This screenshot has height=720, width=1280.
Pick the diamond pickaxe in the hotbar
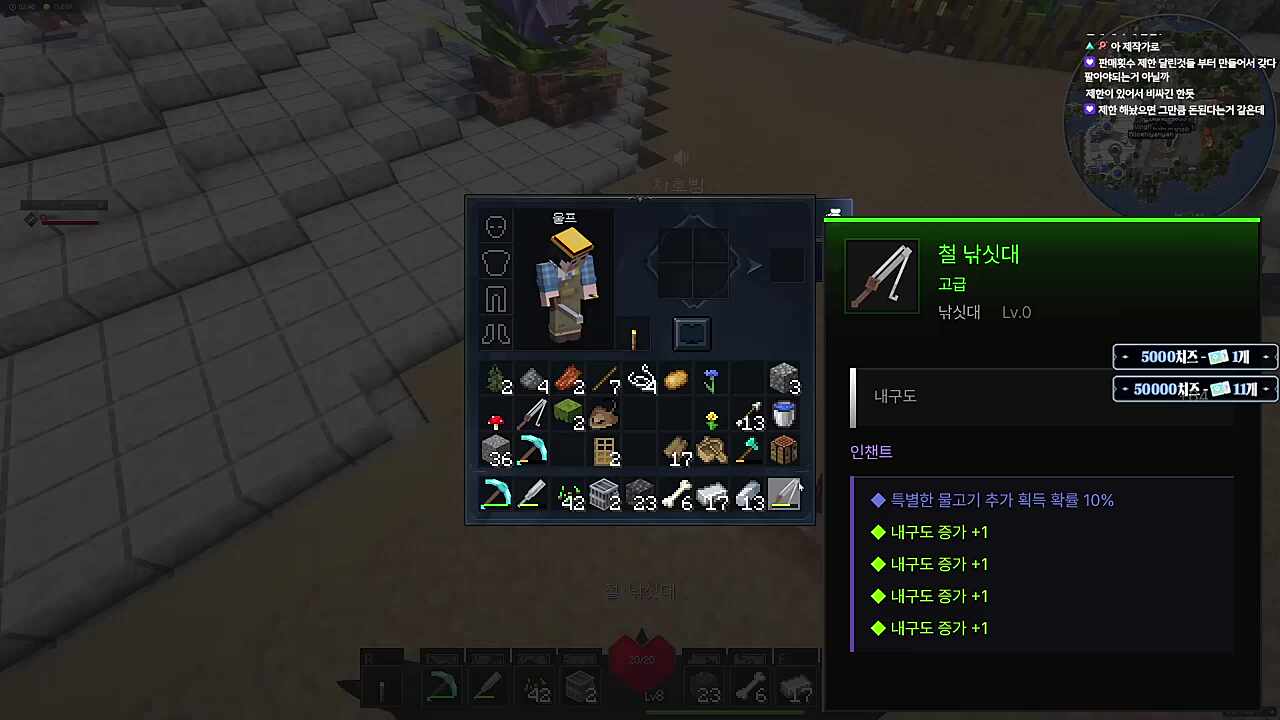click(x=496, y=494)
